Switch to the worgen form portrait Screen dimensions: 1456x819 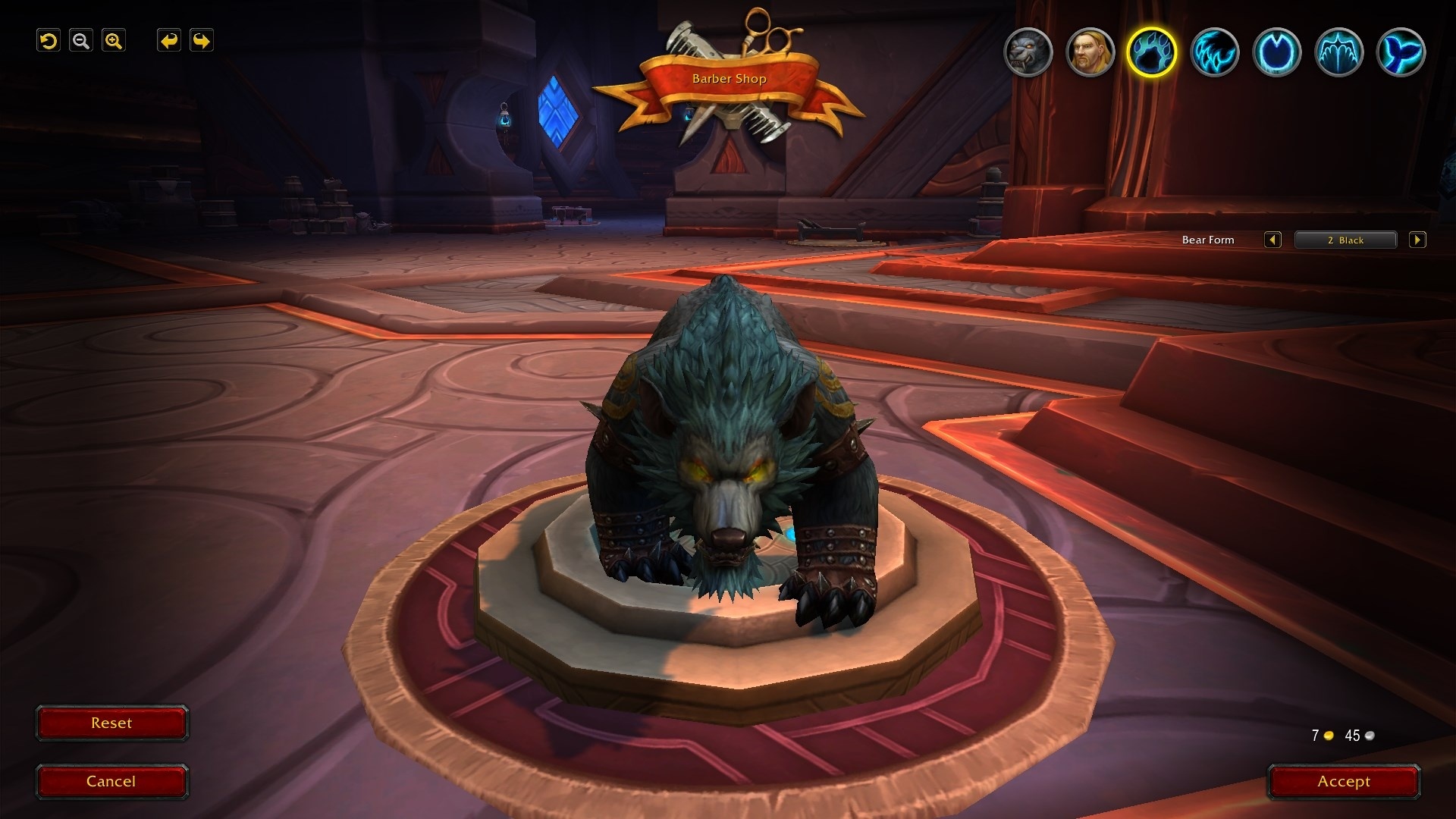[1028, 52]
